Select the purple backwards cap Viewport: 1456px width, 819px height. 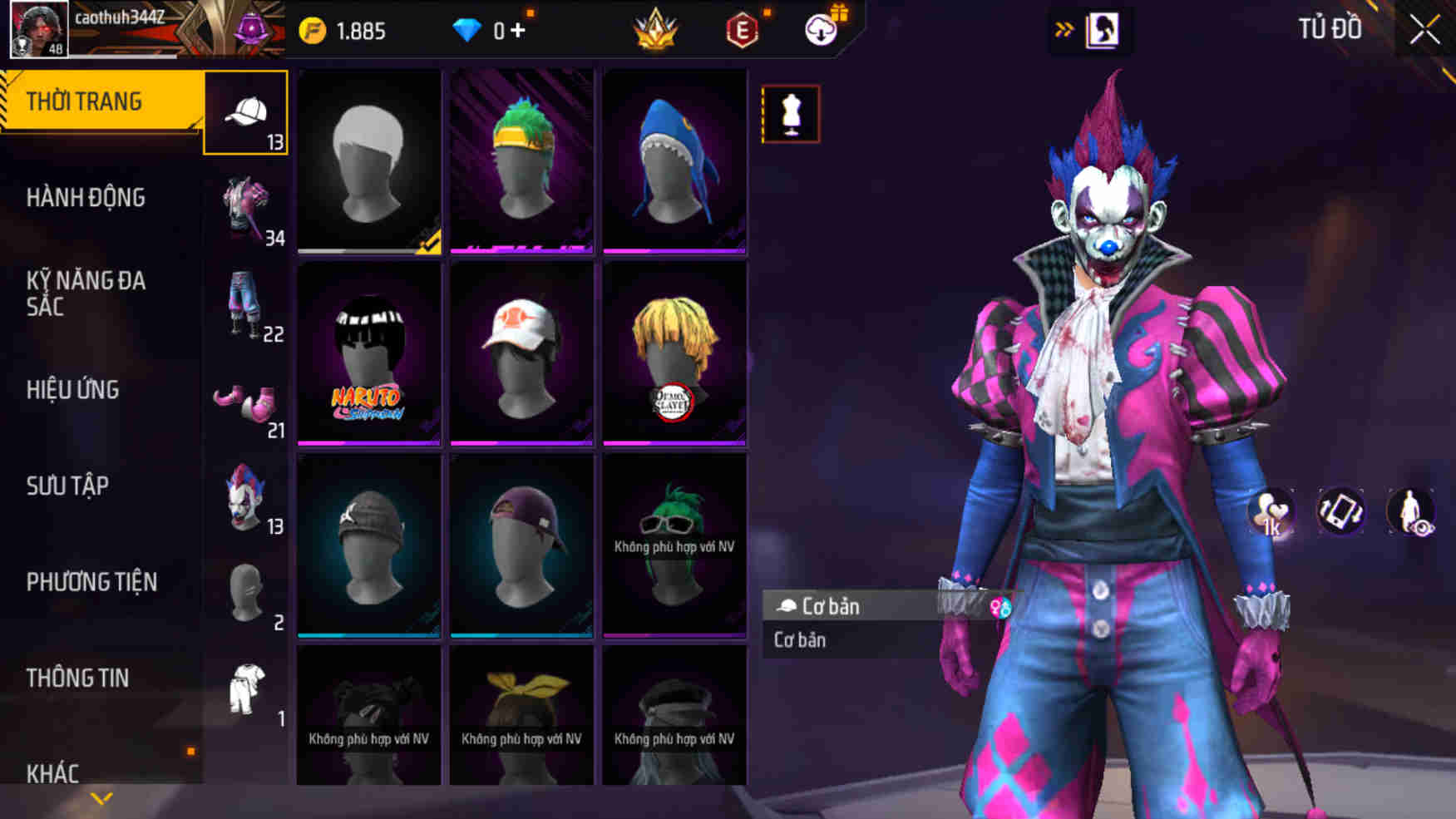[521, 545]
